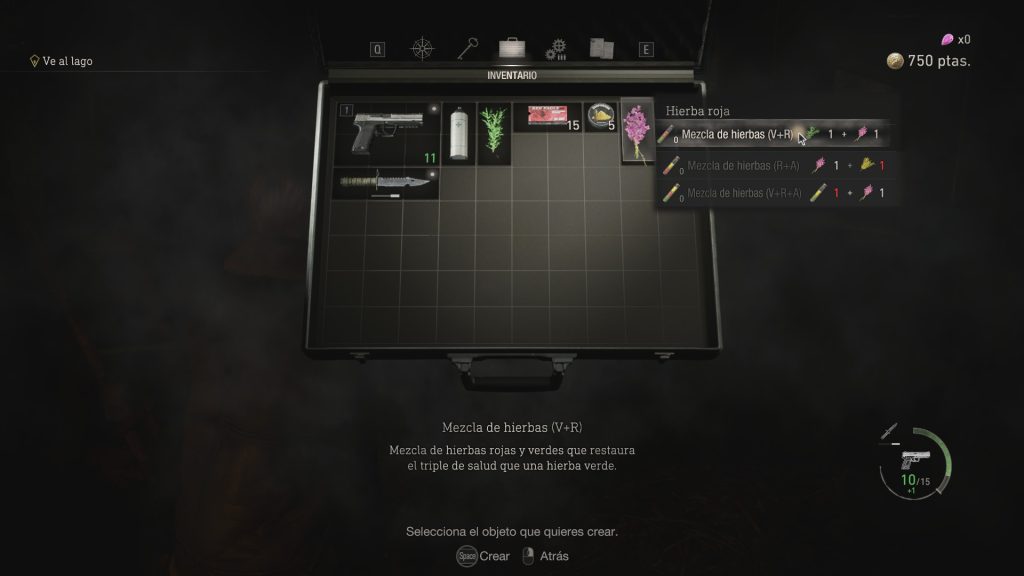The height and width of the screenshot is (576, 1024).
Task: Click the red herb (Hierba roja) item
Action: tap(635, 132)
